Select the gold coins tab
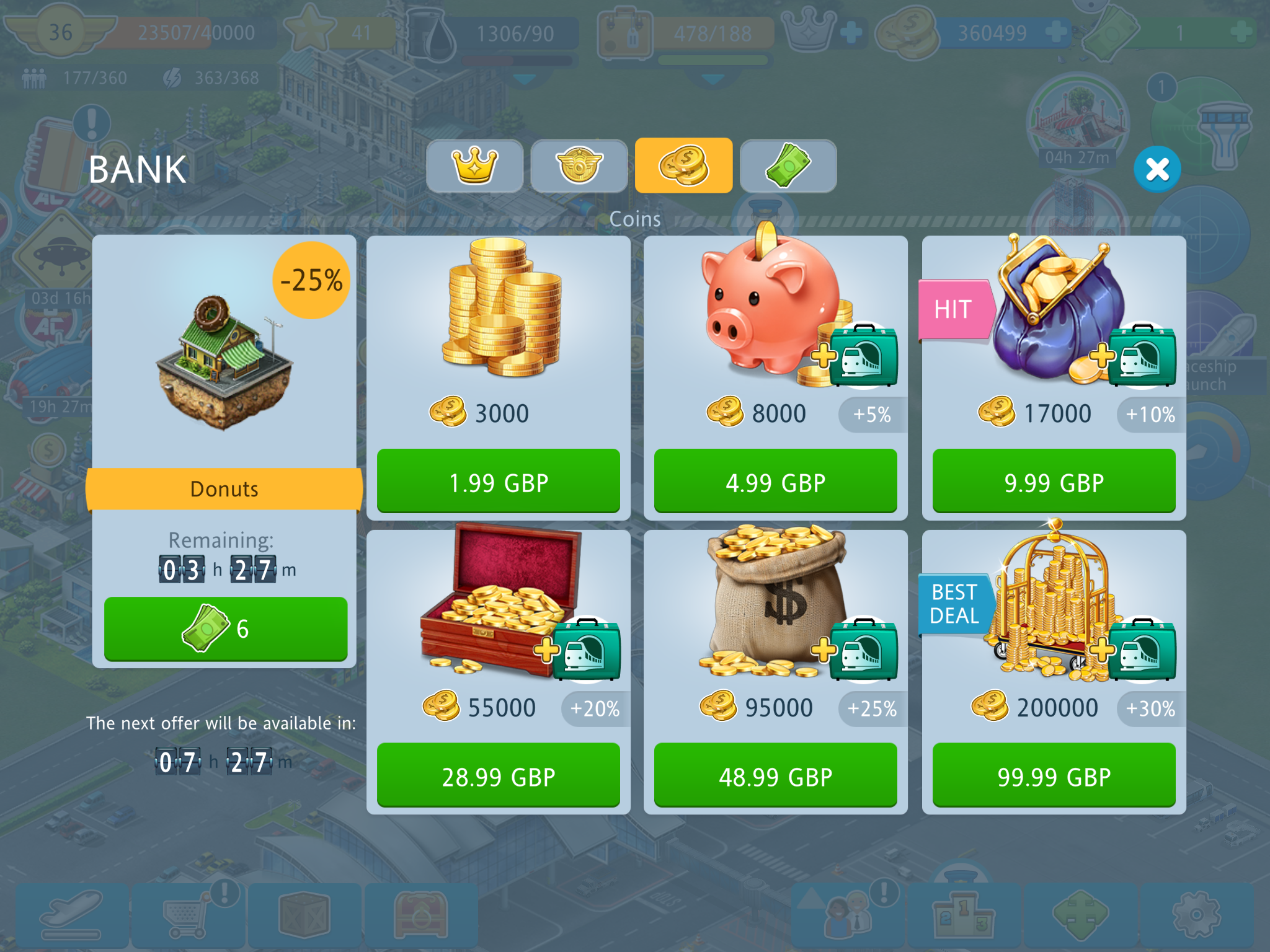This screenshot has height=952, width=1270. click(683, 166)
